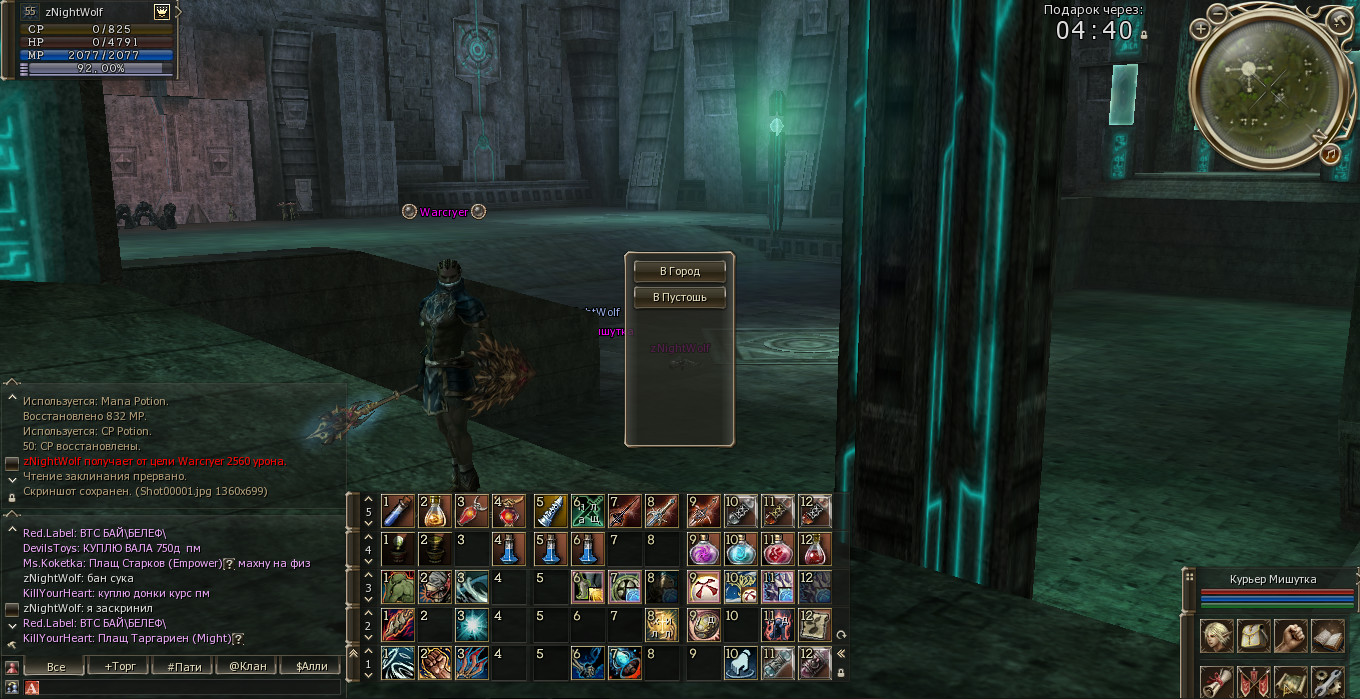Open the character status elf portrait icon
Image resolution: width=1360 pixels, height=699 pixels.
pyautogui.click(x=1216, y=636)
